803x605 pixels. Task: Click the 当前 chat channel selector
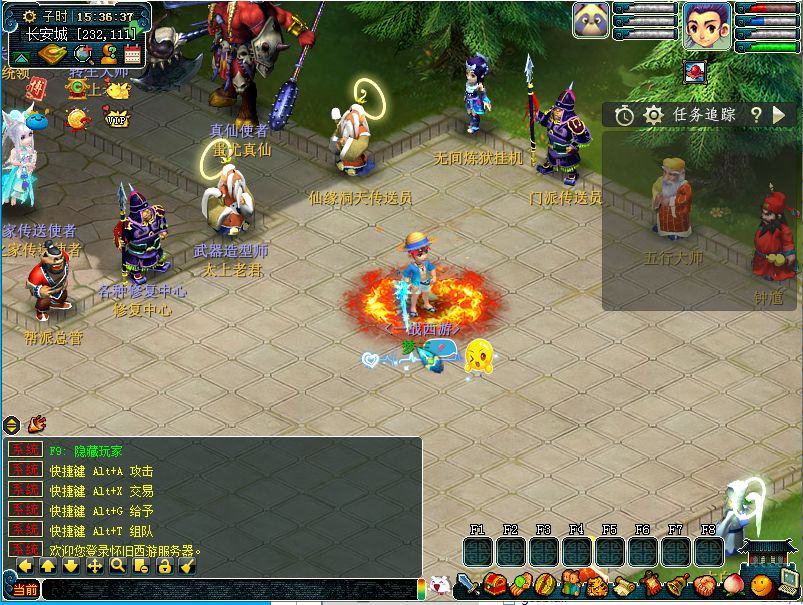tap(25, 590)
